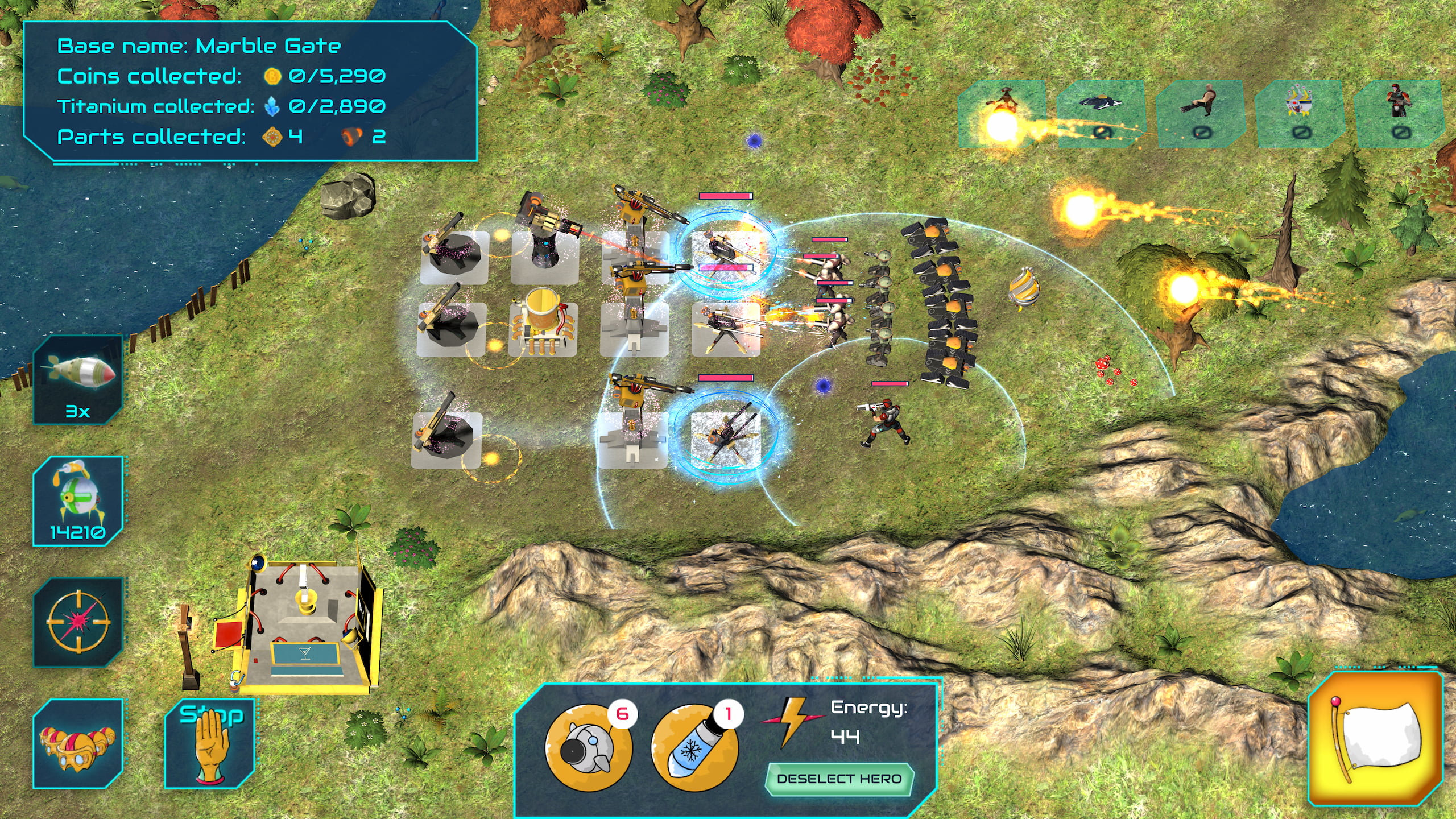This screenshot has width=1456, height=819.
Task: Raise the white flag to surrender
Action: tap(1375, 739)
